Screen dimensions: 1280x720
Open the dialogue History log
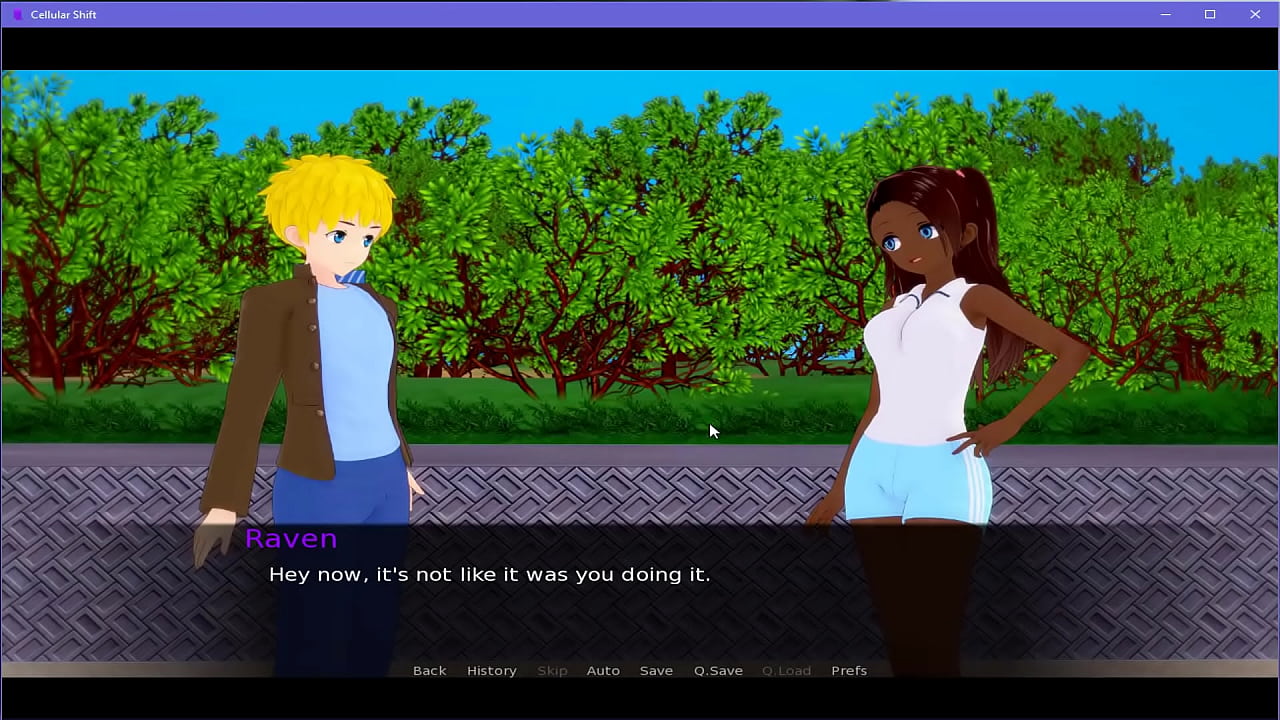[491, 670]
